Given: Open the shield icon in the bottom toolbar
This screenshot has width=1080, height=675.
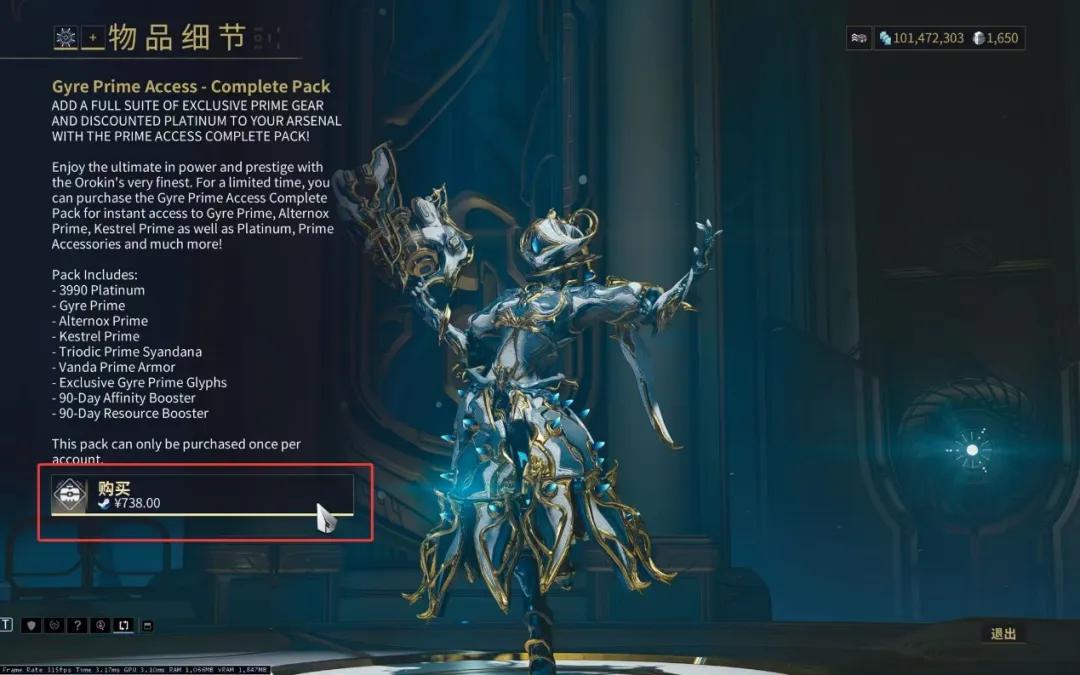Looking at the screenshot, I should tap(31, 625).
